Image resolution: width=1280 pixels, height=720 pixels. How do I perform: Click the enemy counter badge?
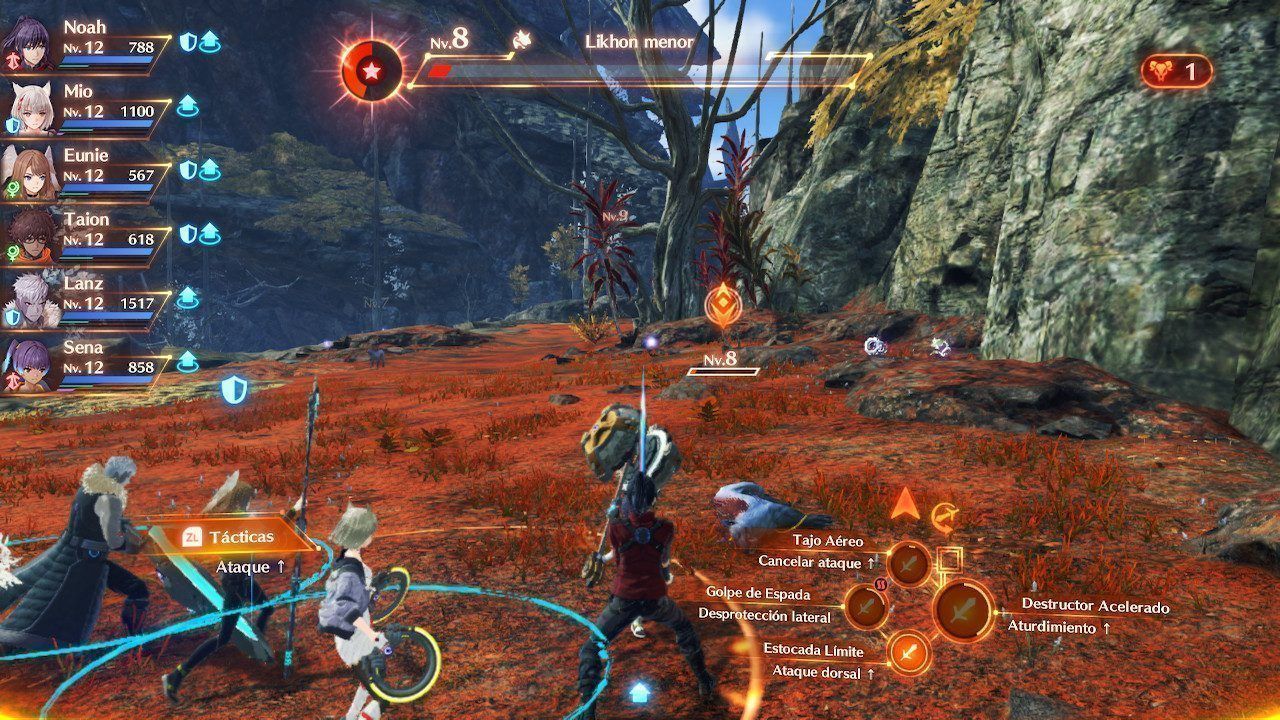1176,71
